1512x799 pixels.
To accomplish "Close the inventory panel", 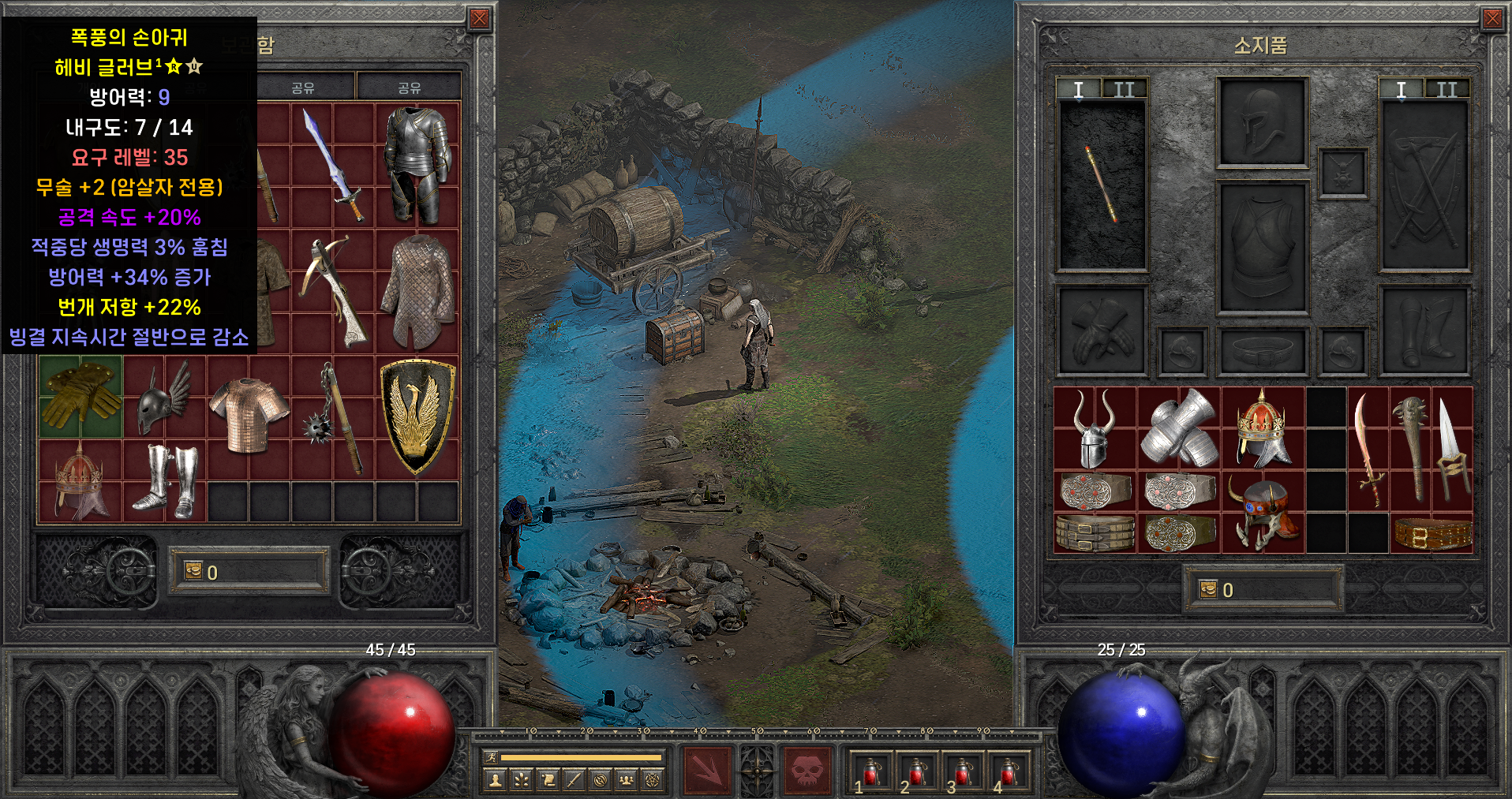I will (1491, 19).
